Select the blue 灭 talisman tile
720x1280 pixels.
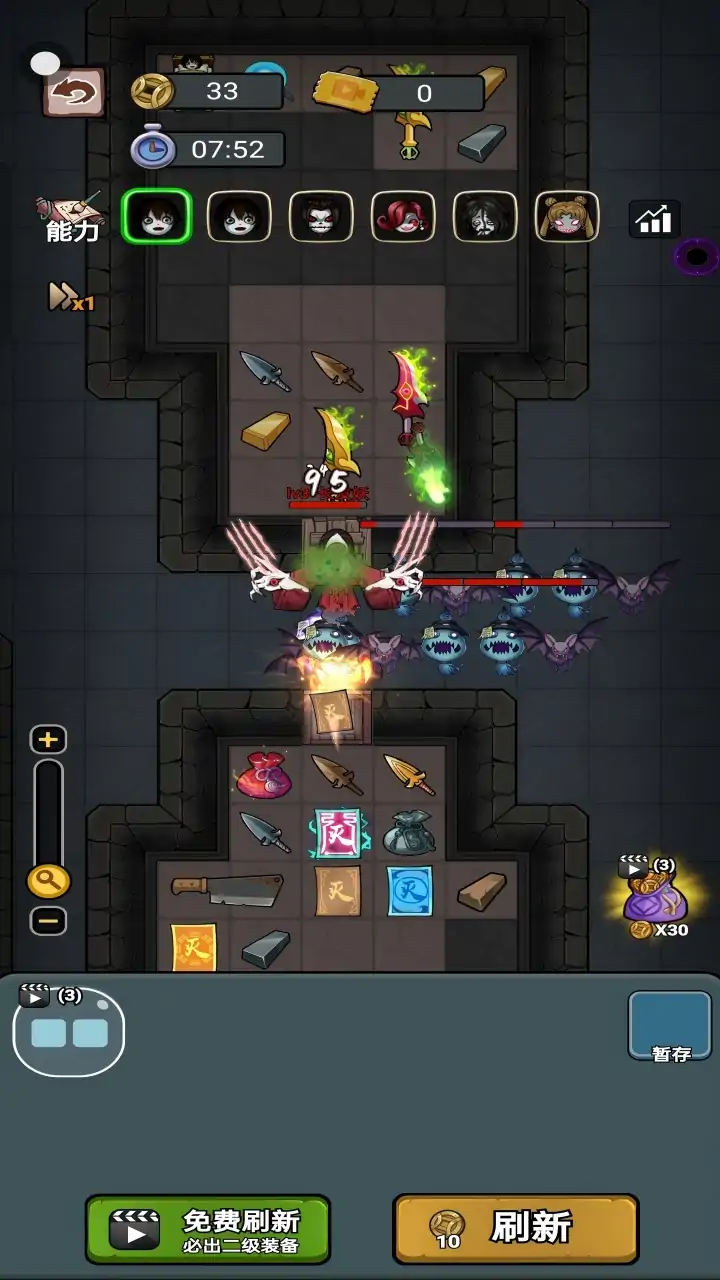pos(410,890)
